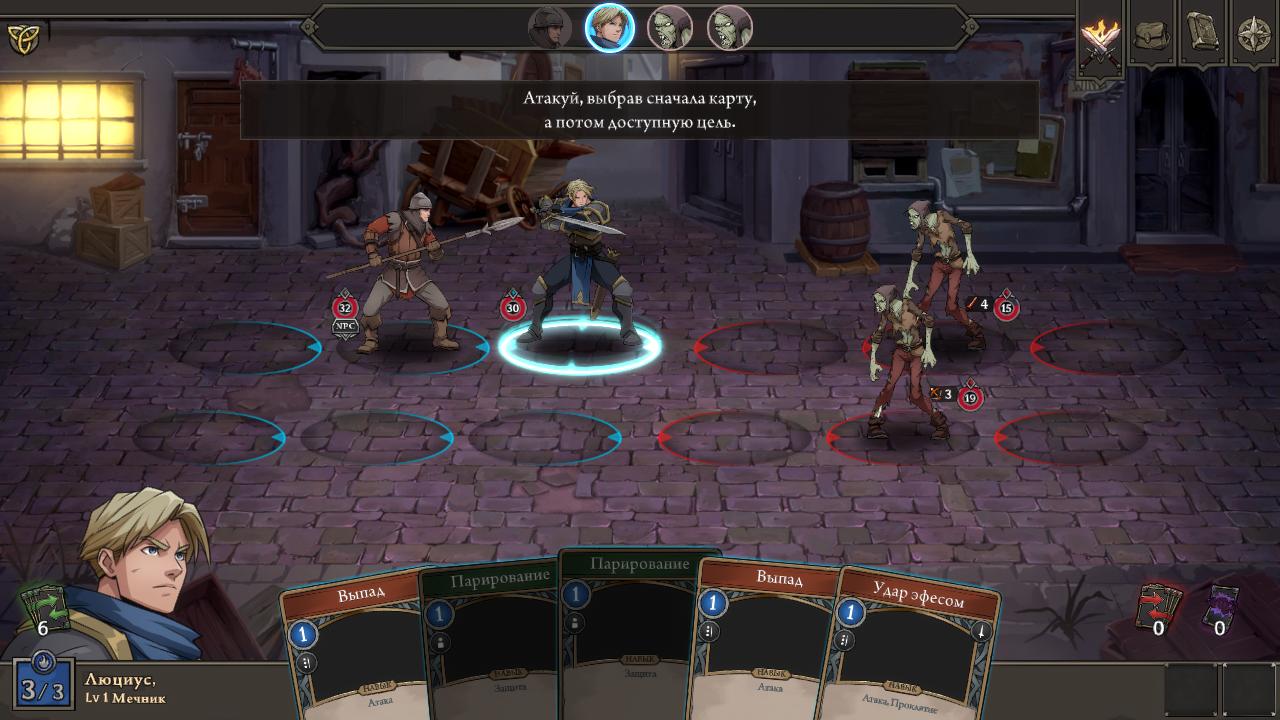Select the NPC spearman ally with 32 health
Viewport: 1280px width, 720px height.
click(405, 270)
